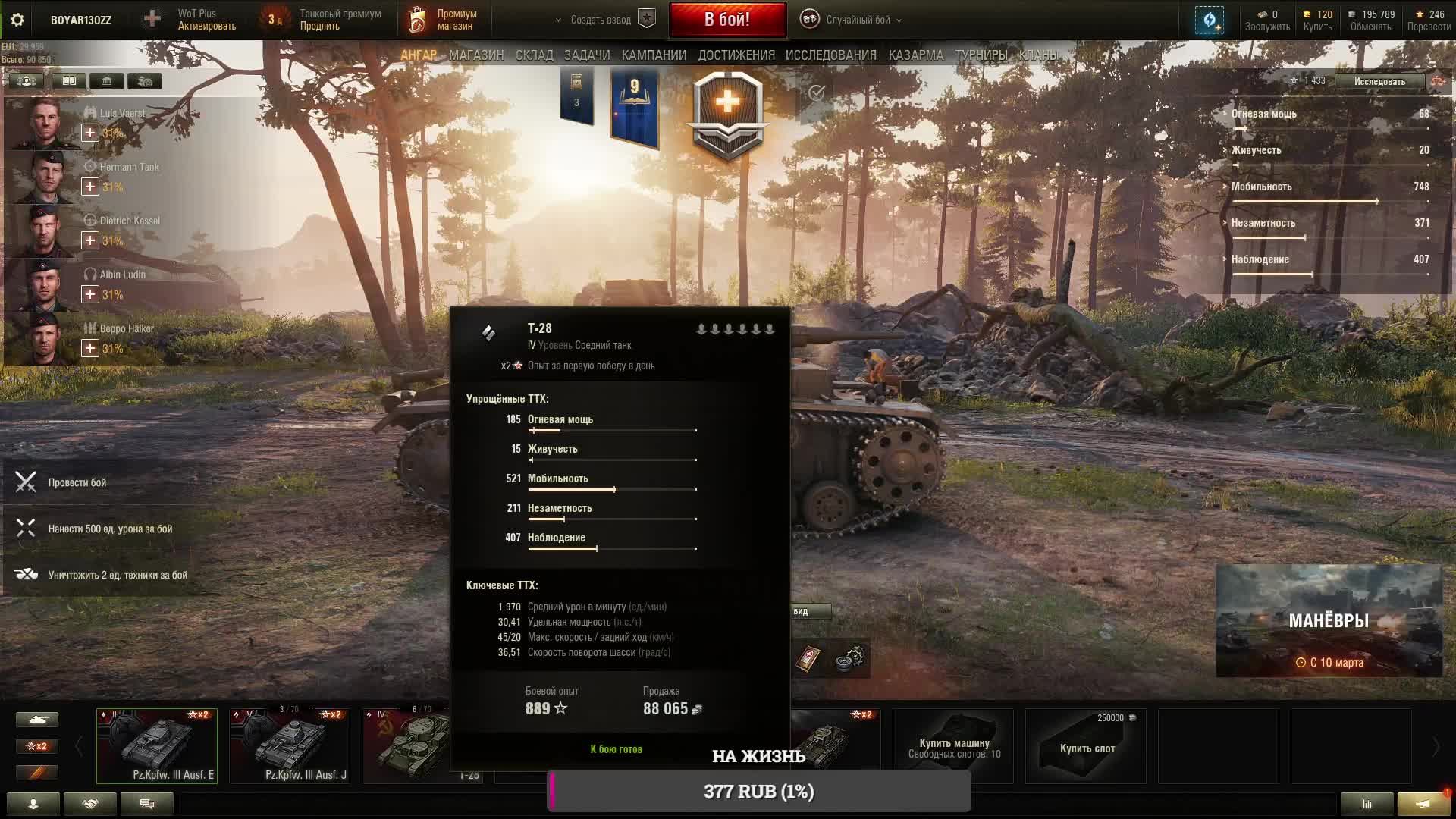Select the Pz.Kpfw. III Ausf. J tank
This screenshot has width=1456, height=819.
pos(290,745)
